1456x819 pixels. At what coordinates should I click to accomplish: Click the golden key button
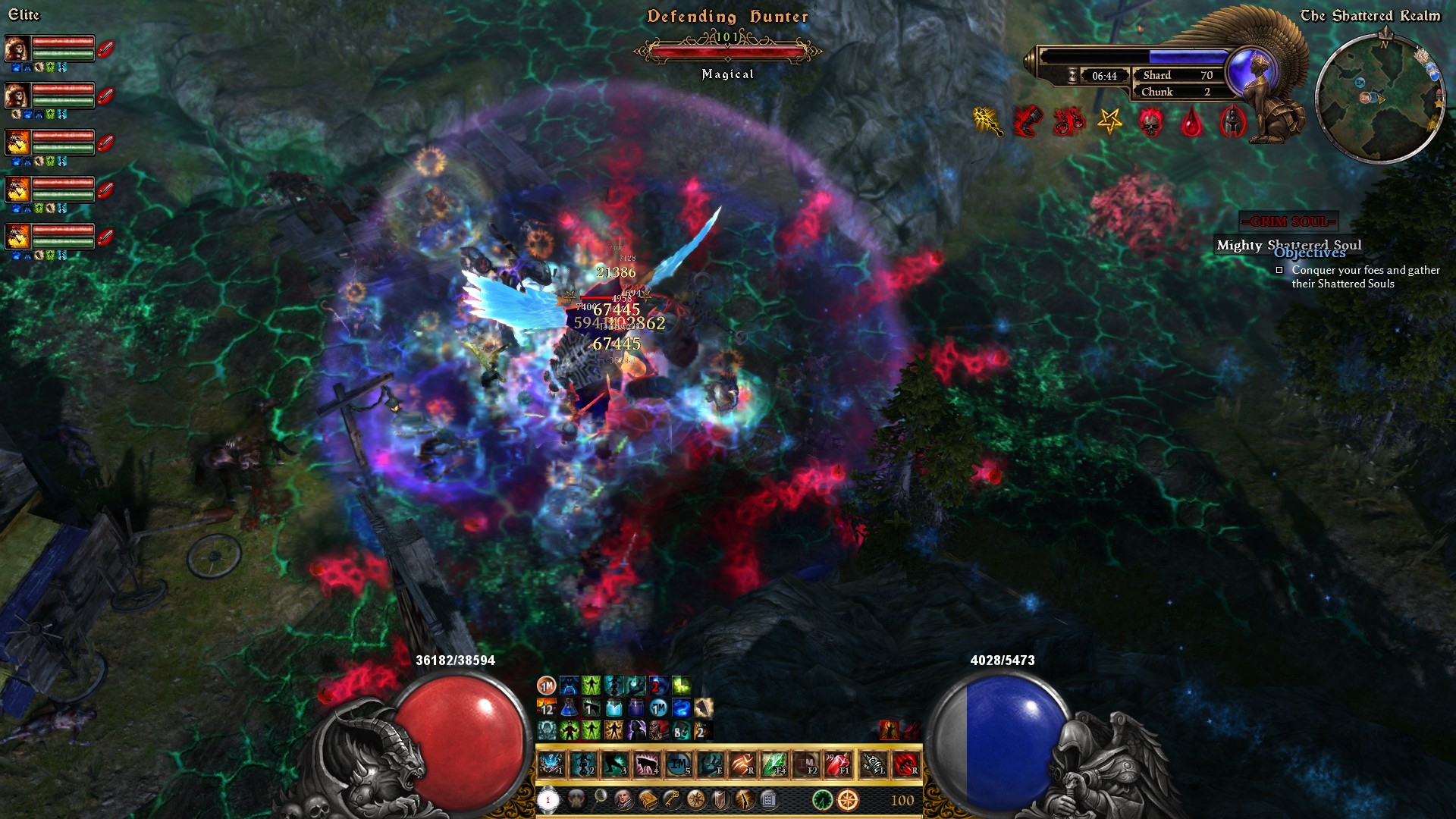672,799
